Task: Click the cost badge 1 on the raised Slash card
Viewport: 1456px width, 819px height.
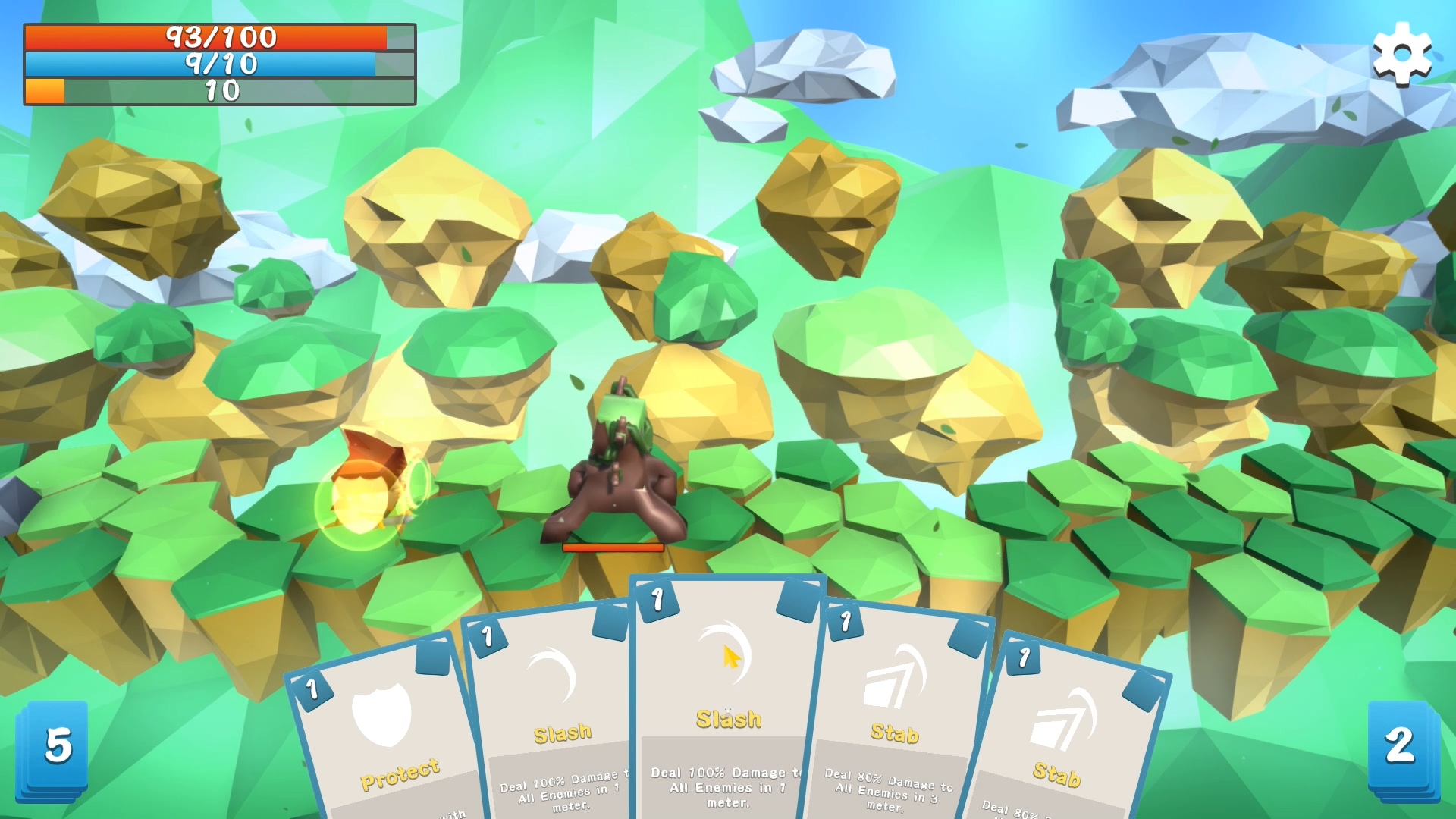Action: pos(658,598)
